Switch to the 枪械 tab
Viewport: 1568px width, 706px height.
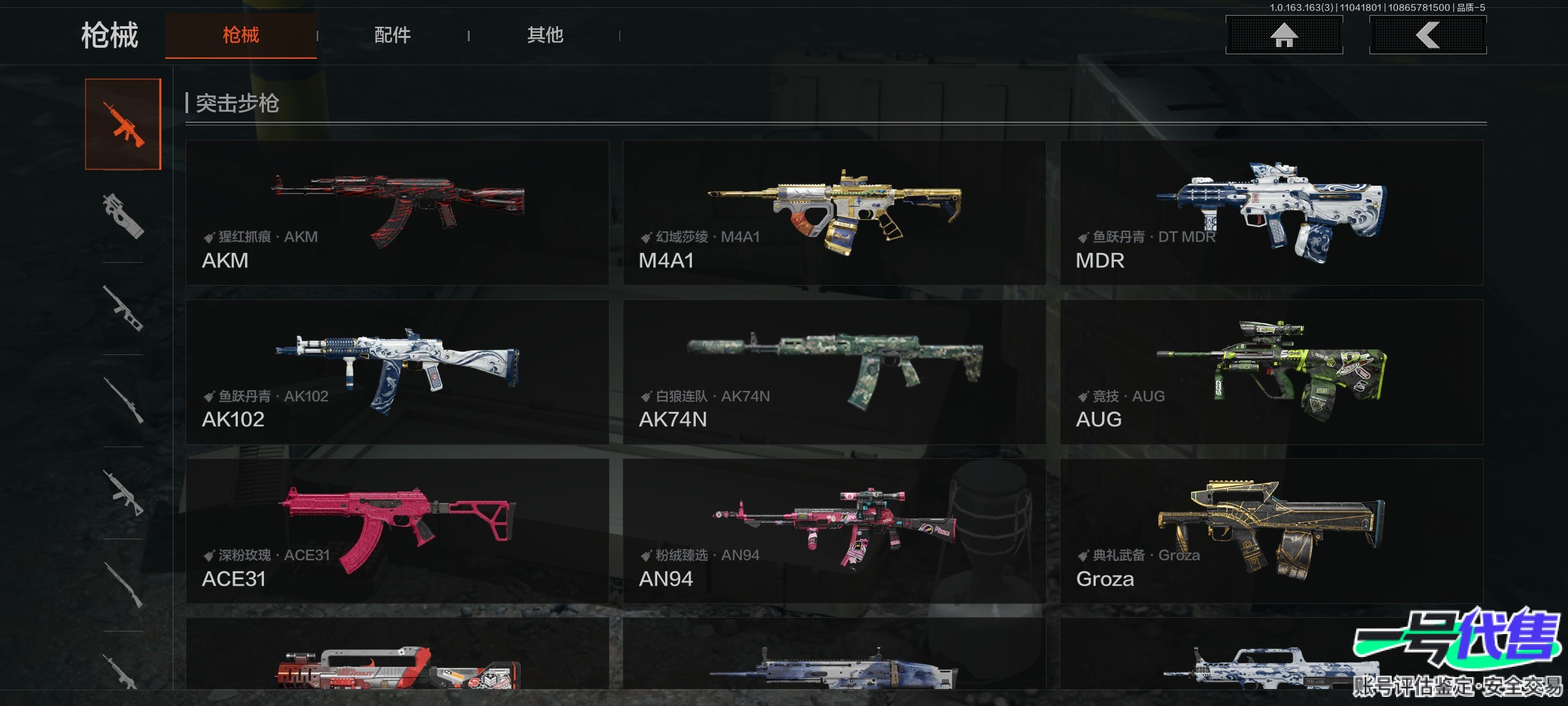240,35
